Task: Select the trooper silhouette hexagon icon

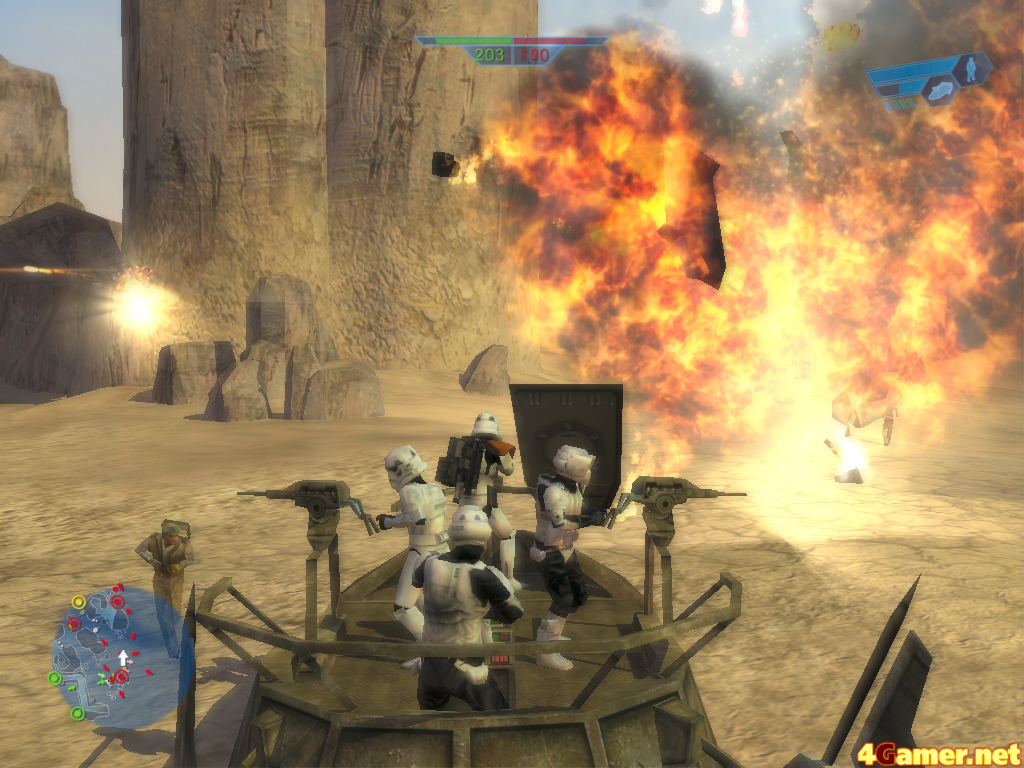Action: [970, 69]
